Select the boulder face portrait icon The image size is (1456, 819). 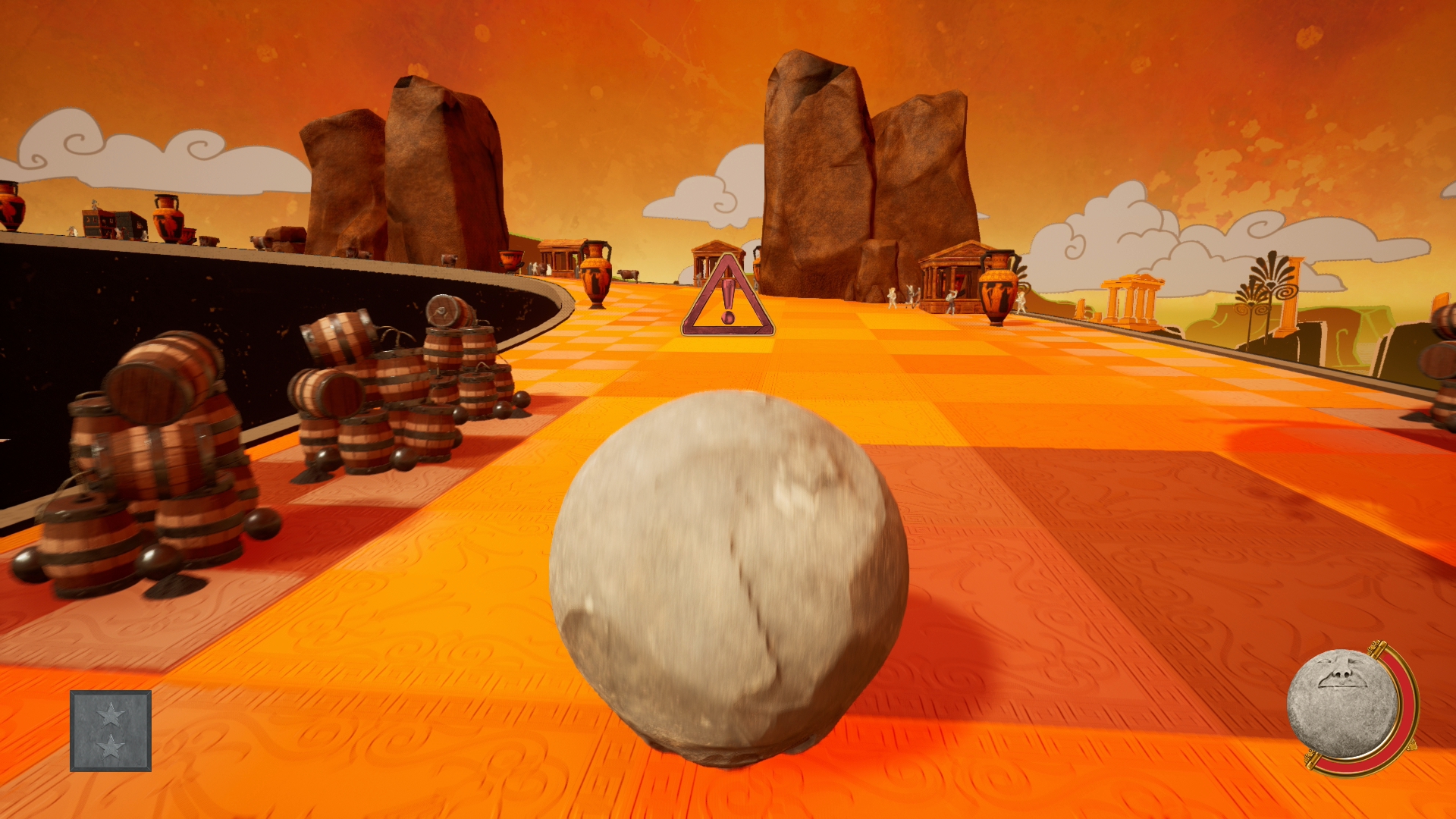(1342, 704)
